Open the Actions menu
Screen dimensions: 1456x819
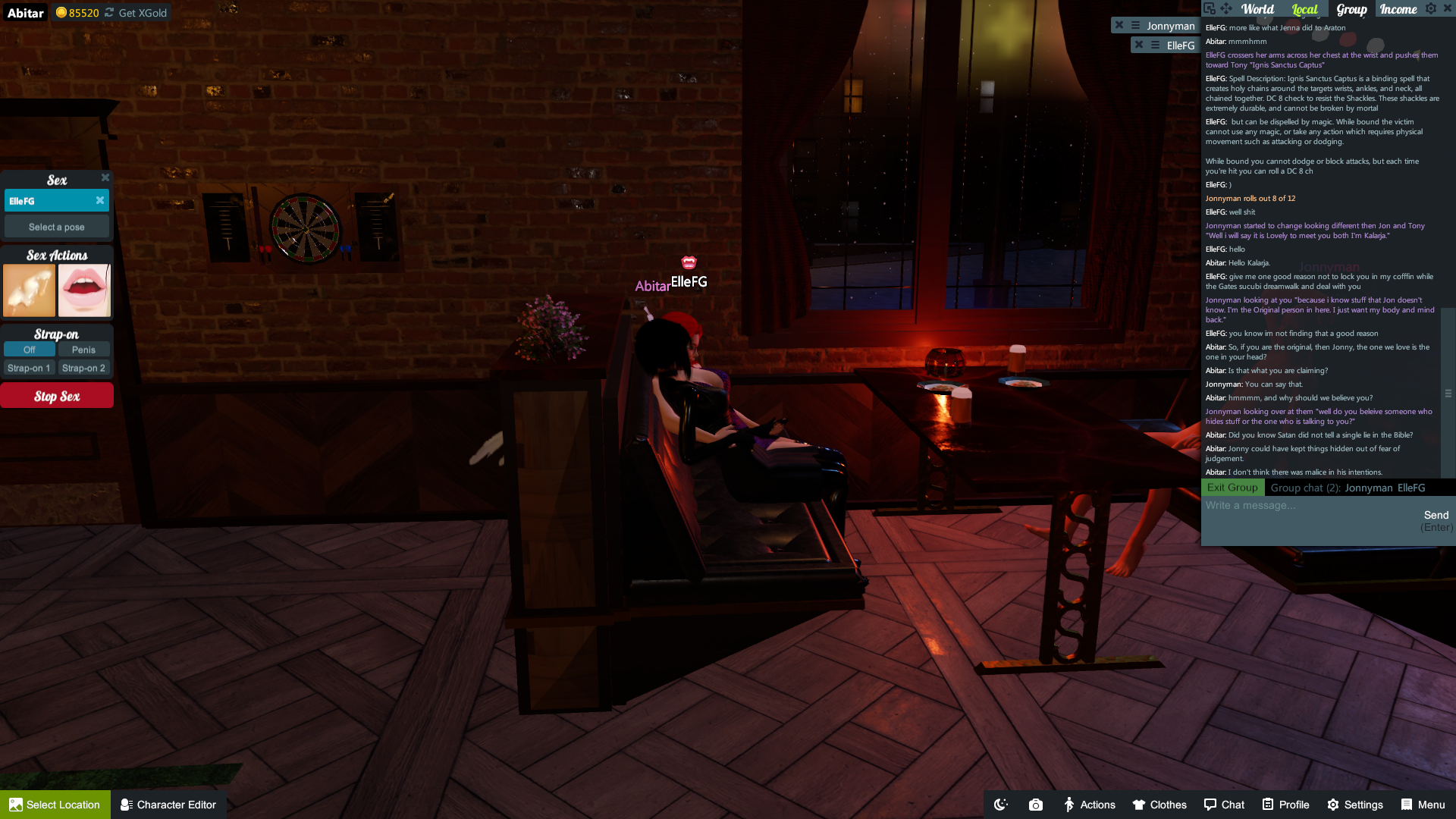pos(1089,805)
